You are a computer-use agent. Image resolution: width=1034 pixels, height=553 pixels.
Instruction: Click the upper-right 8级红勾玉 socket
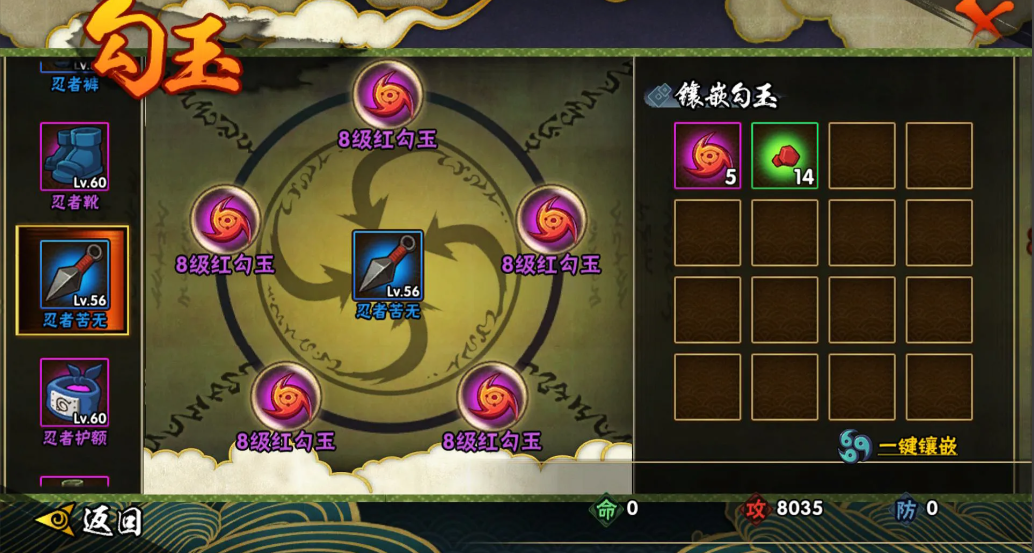point(550,219)
